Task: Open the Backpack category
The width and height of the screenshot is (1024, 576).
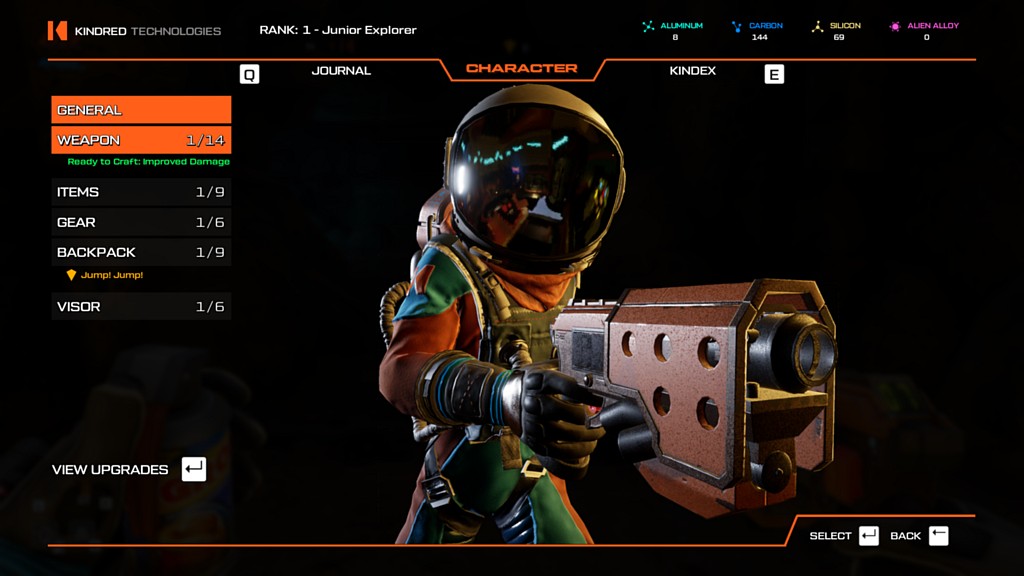Action: click(141, 252)
